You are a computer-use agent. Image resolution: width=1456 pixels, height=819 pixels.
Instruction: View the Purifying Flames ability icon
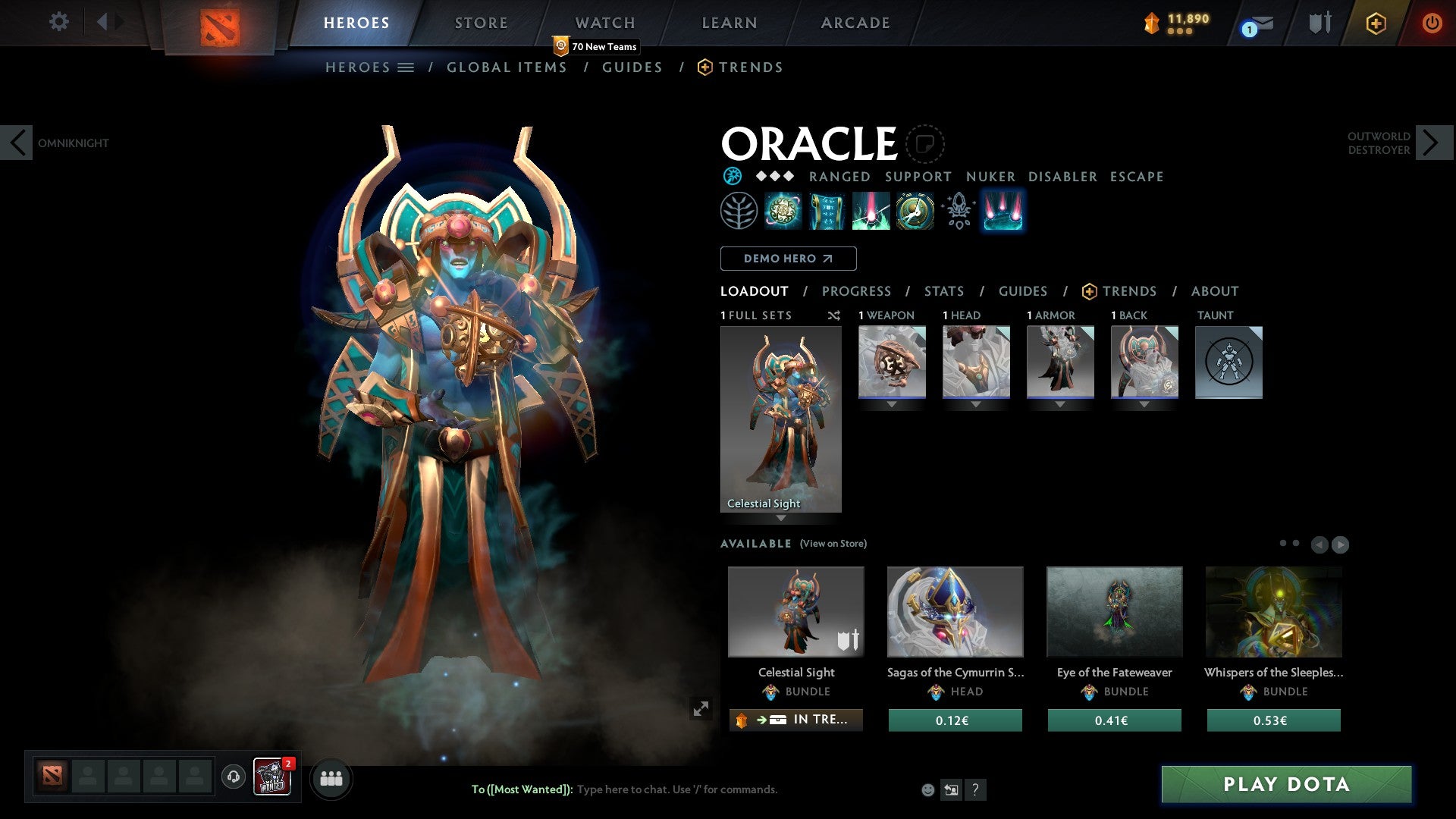871,211
